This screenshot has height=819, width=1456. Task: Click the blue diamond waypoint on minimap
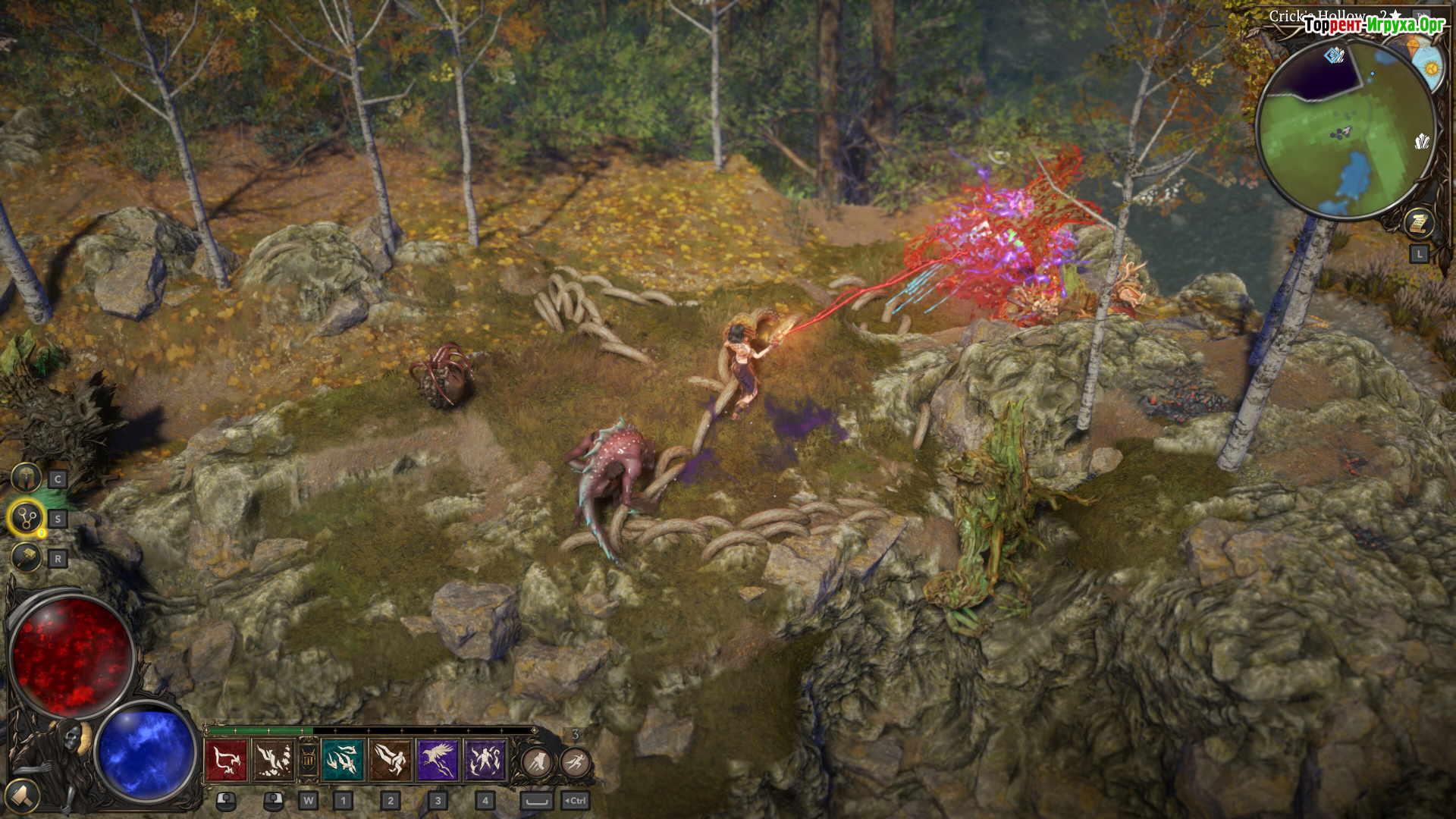pyautogui.click(x=1333, y=55)
